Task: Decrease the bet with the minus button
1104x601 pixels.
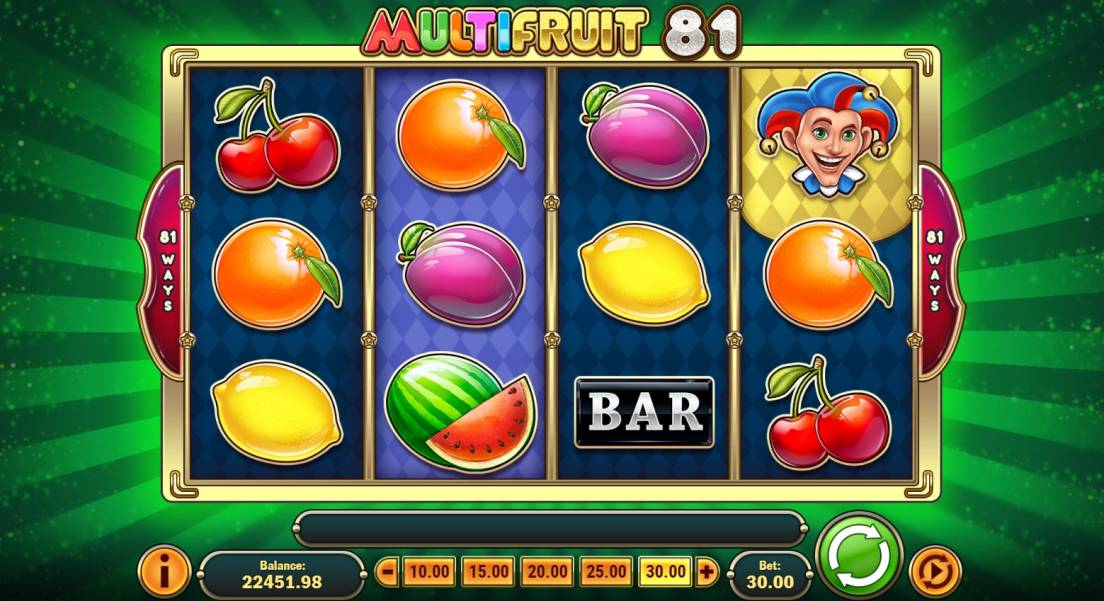Action: coord(389,572)
